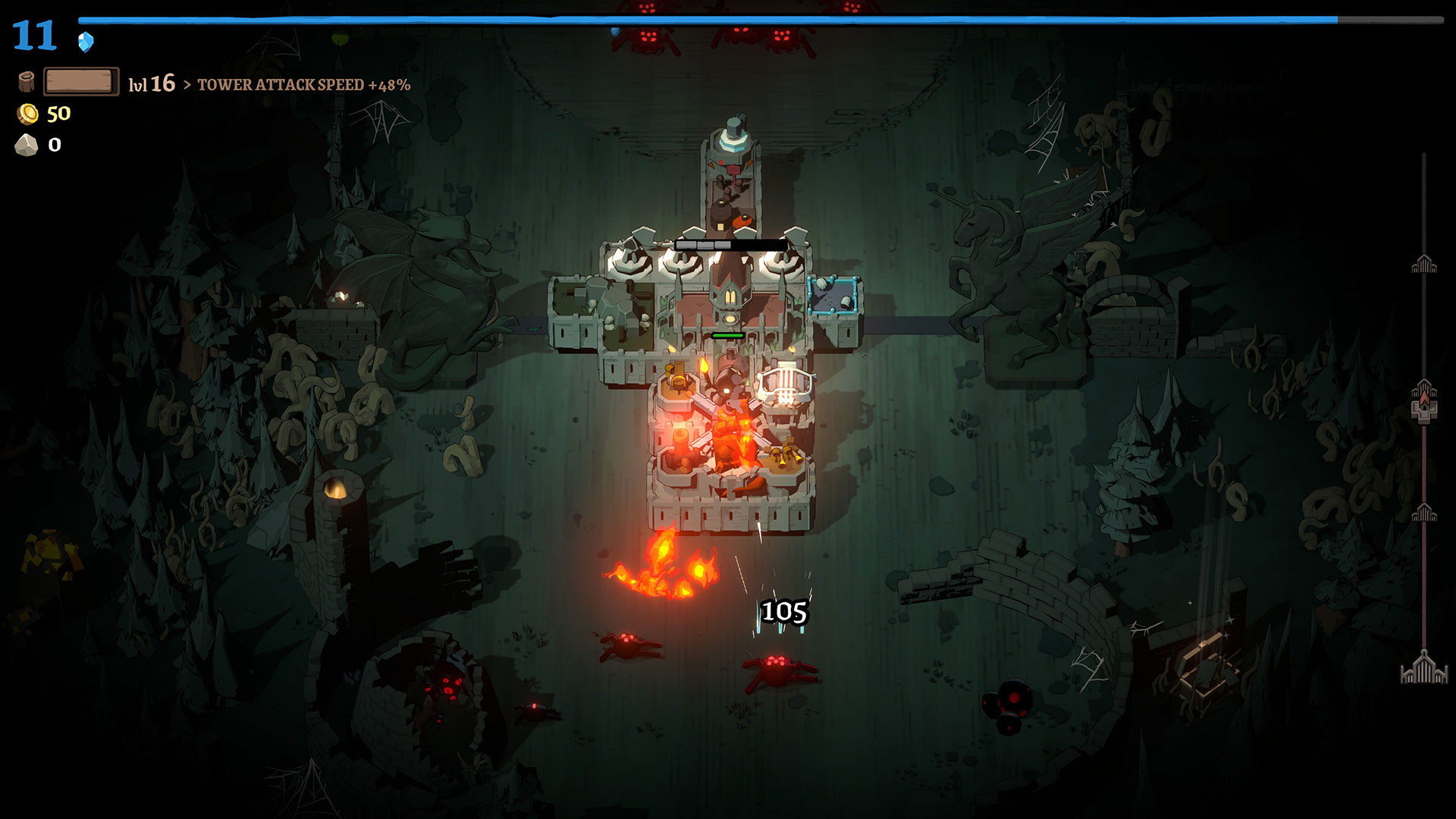Select the wood log resource icon
Viewport: 1456px width, 819px height.
click(27, 82)
